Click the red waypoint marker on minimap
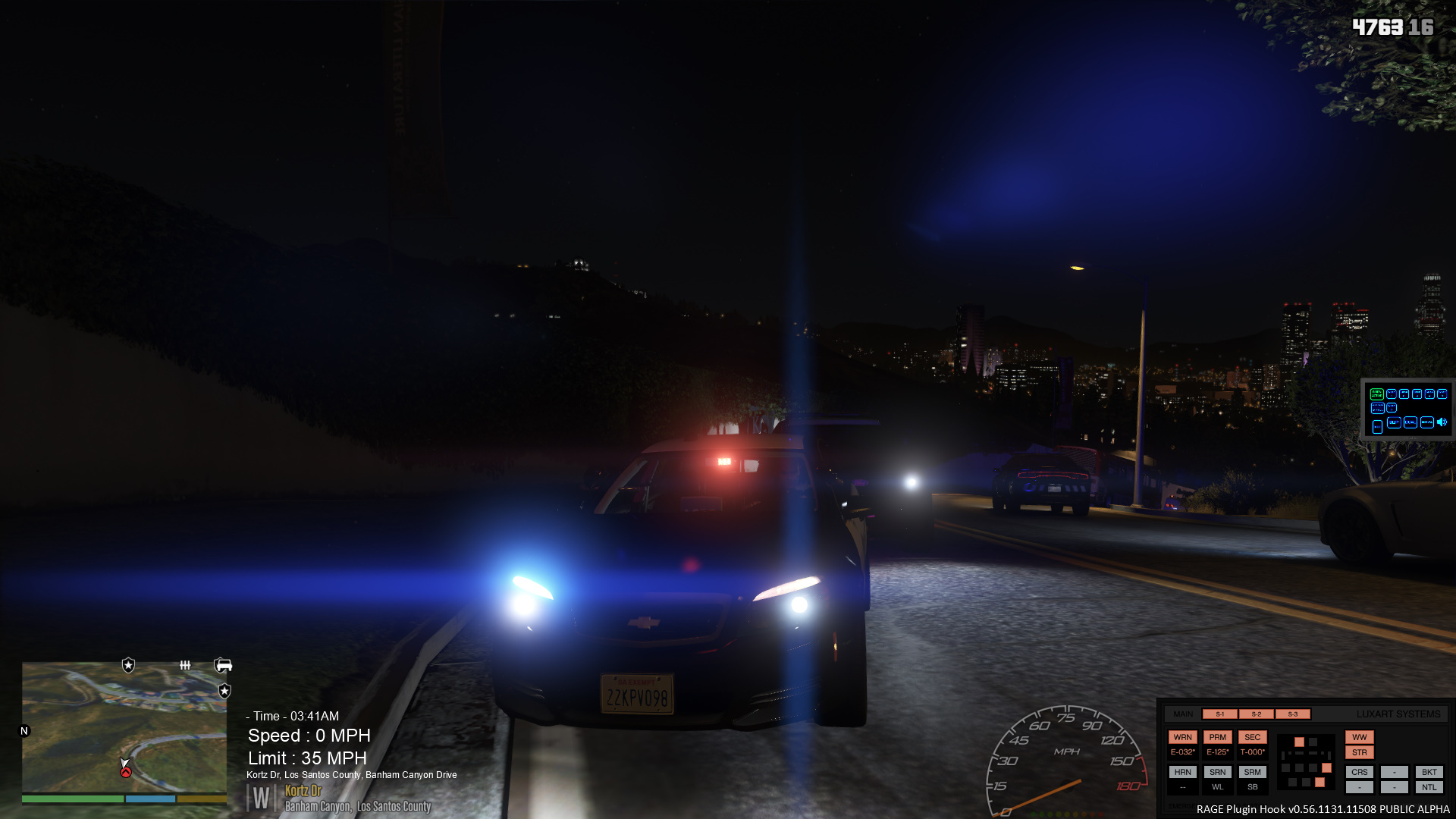 (126, 772)
